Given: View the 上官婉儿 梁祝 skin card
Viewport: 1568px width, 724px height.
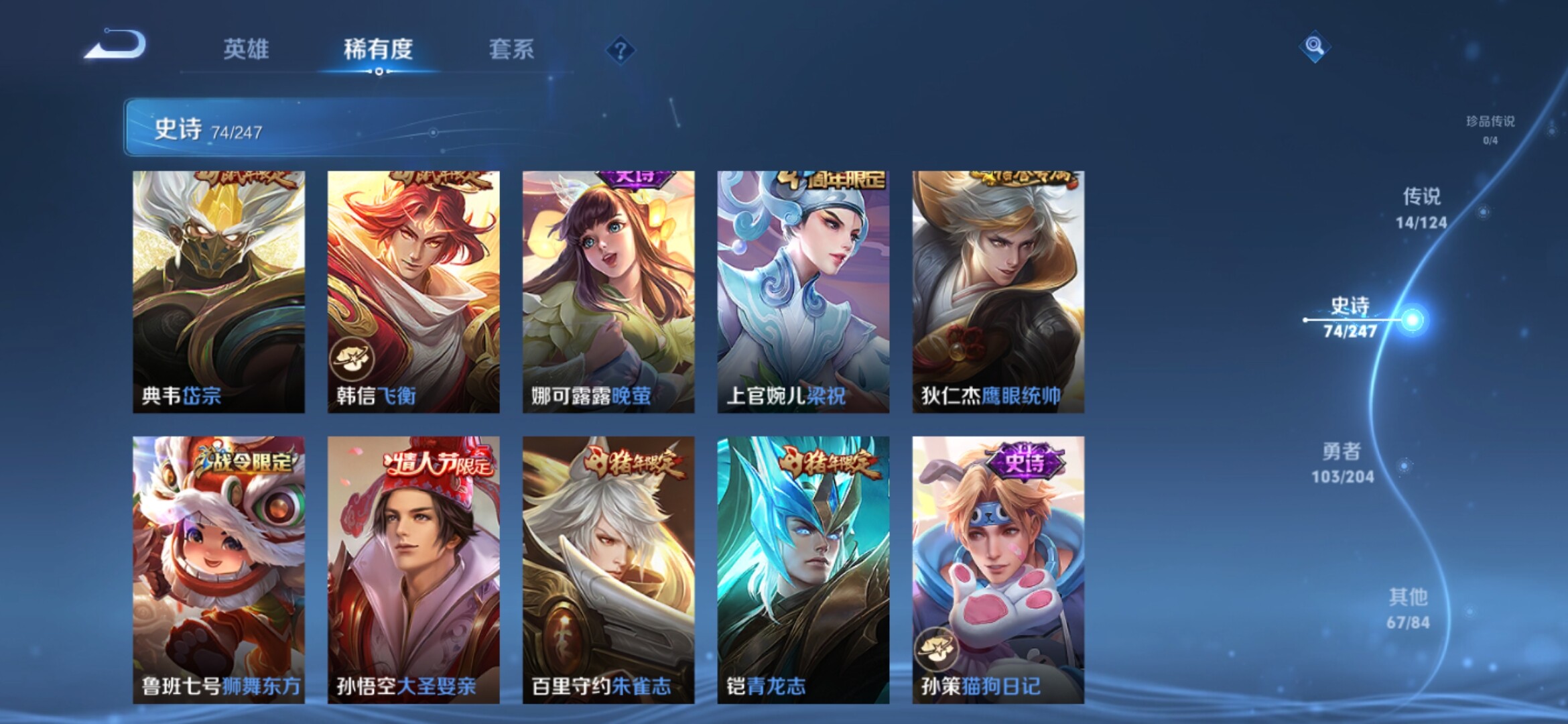Looking at the screenshot, I should (803, 292).
